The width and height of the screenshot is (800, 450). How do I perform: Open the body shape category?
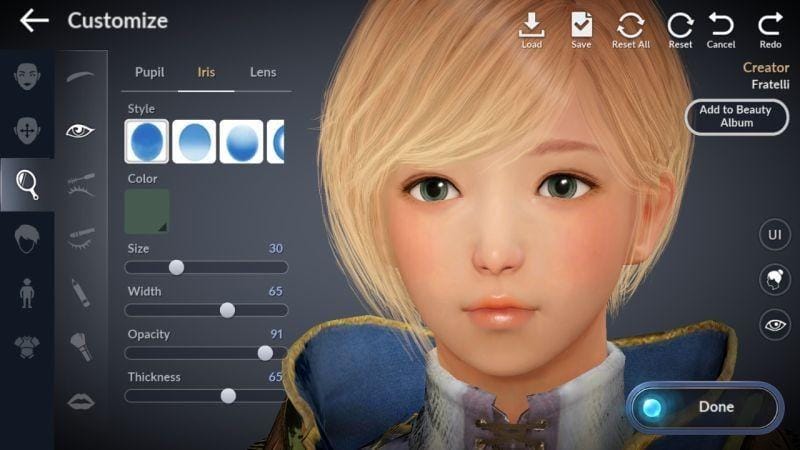point(27,293)
